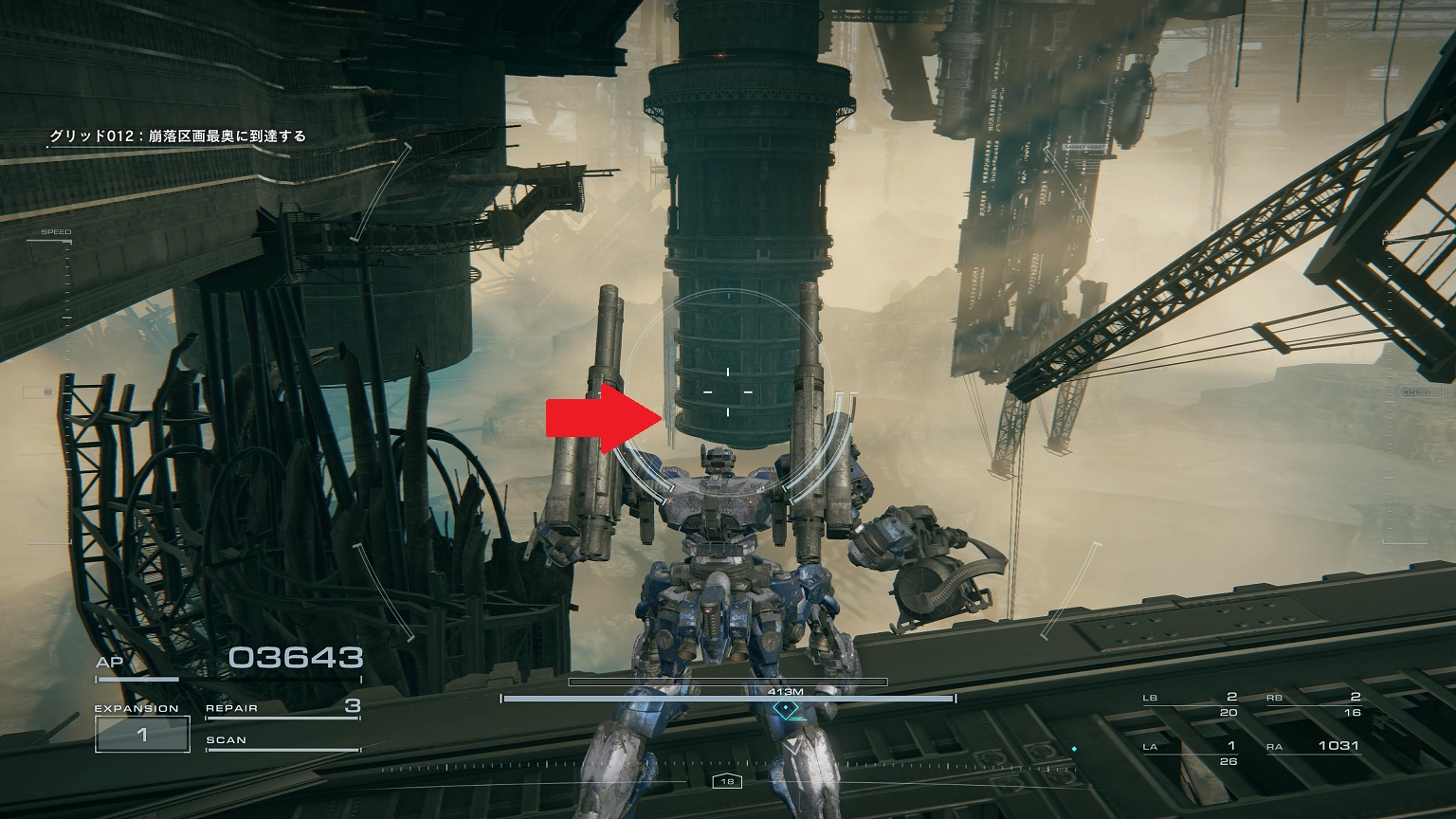Click the 413M distance progress bar

pyautogui.click(x=727, y=681)
